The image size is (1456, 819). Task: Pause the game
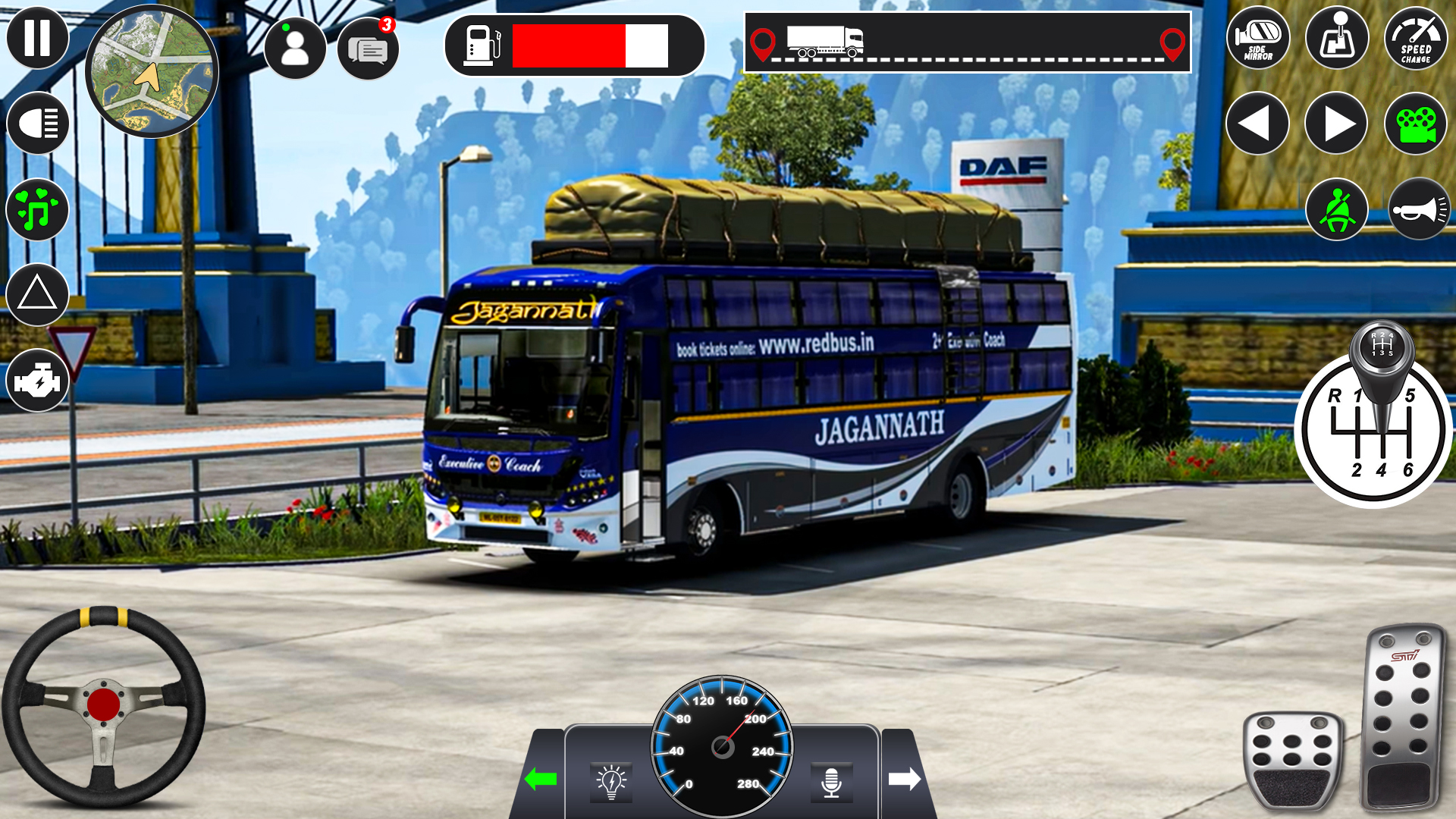(37, 37)
